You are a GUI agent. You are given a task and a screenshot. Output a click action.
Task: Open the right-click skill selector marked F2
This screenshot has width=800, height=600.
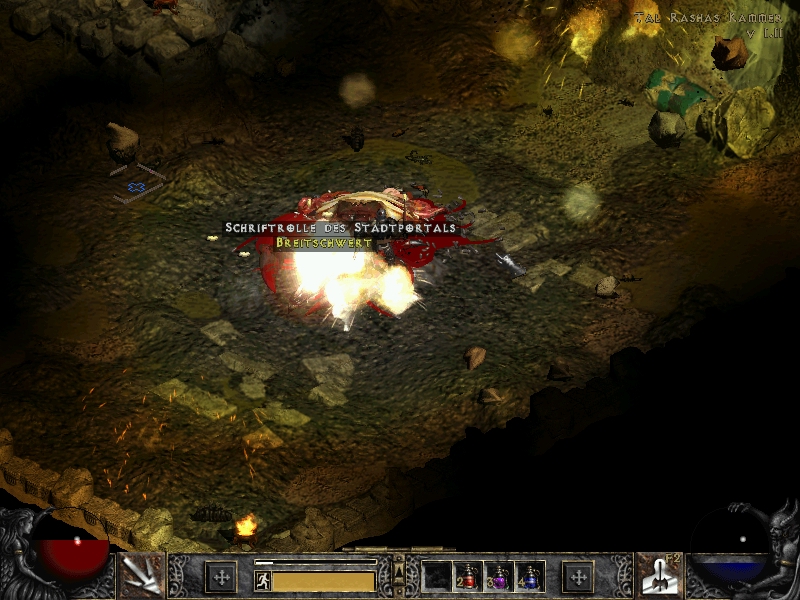659,575
